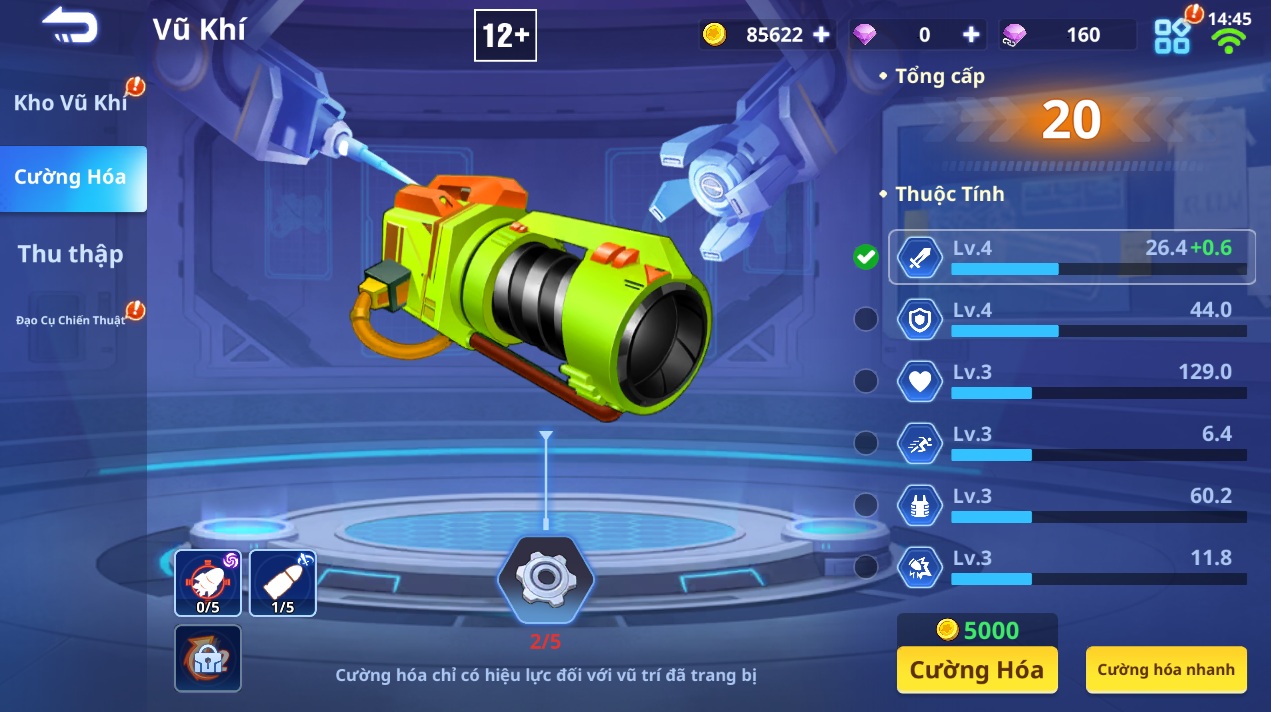Choose the running speed attribute row
Viewport: 1271px width, 712px height.
[1070, 443]
